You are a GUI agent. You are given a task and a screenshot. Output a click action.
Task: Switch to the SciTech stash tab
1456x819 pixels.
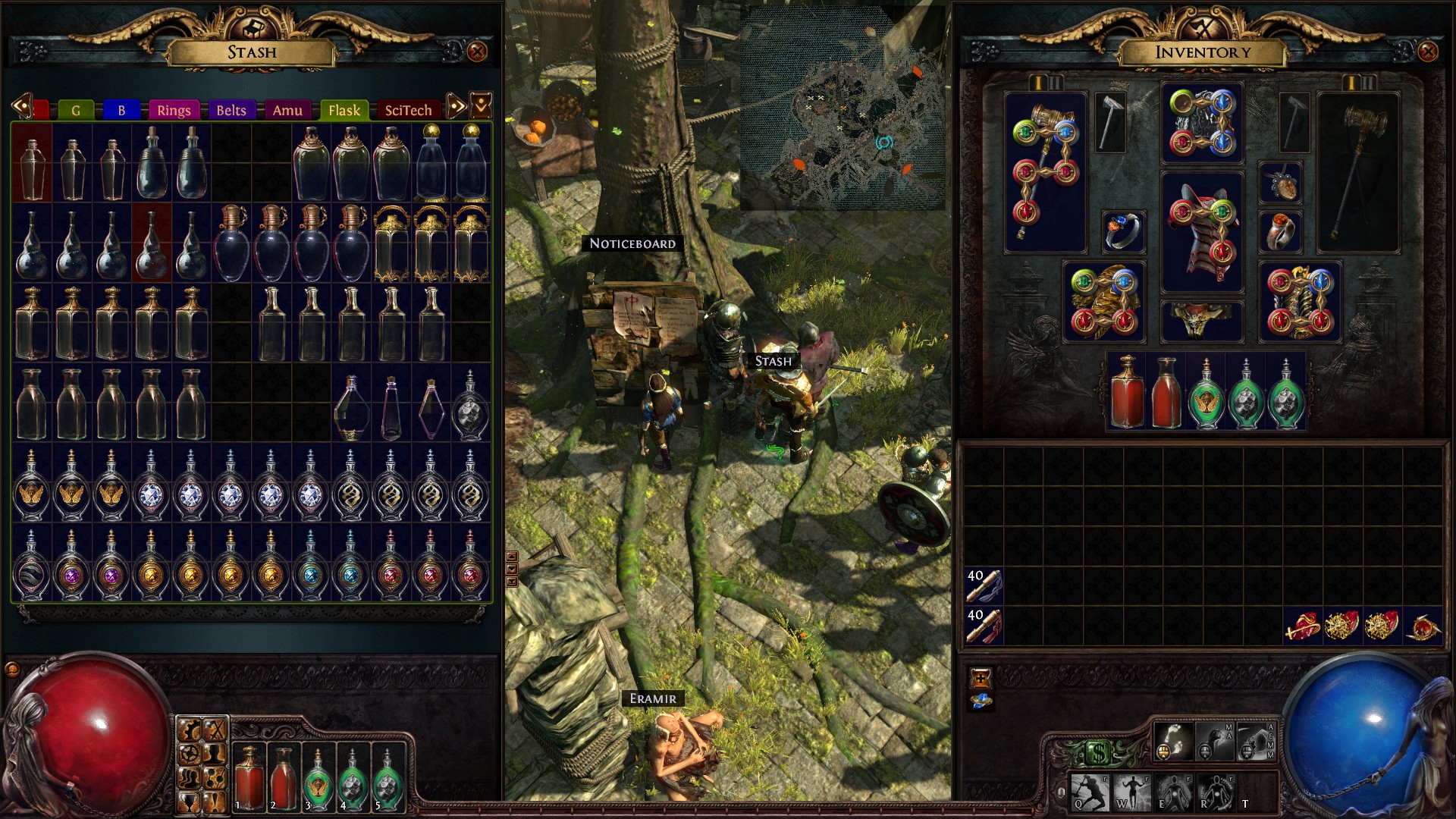[x=408, y=110]
